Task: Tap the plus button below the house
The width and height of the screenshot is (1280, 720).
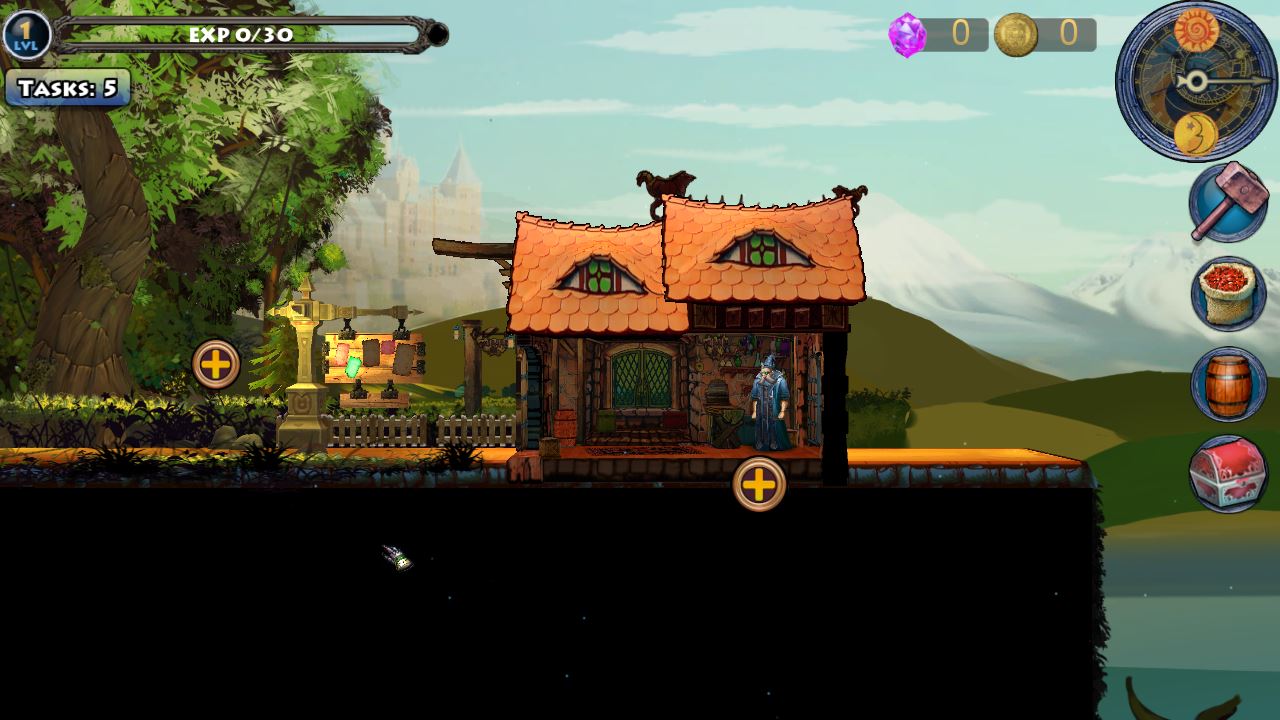Action: pos(759,485)
